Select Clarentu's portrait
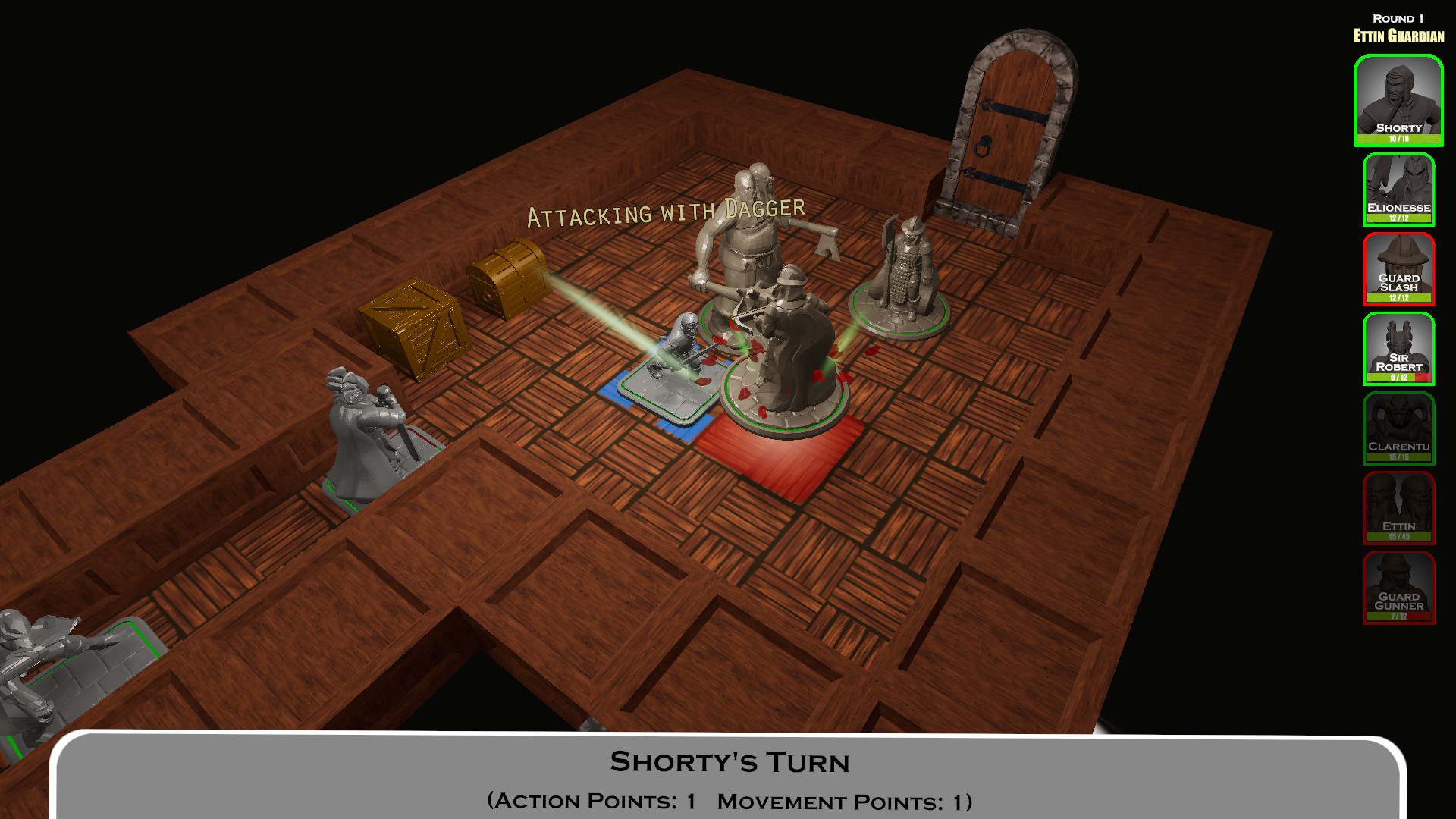 1399,430
